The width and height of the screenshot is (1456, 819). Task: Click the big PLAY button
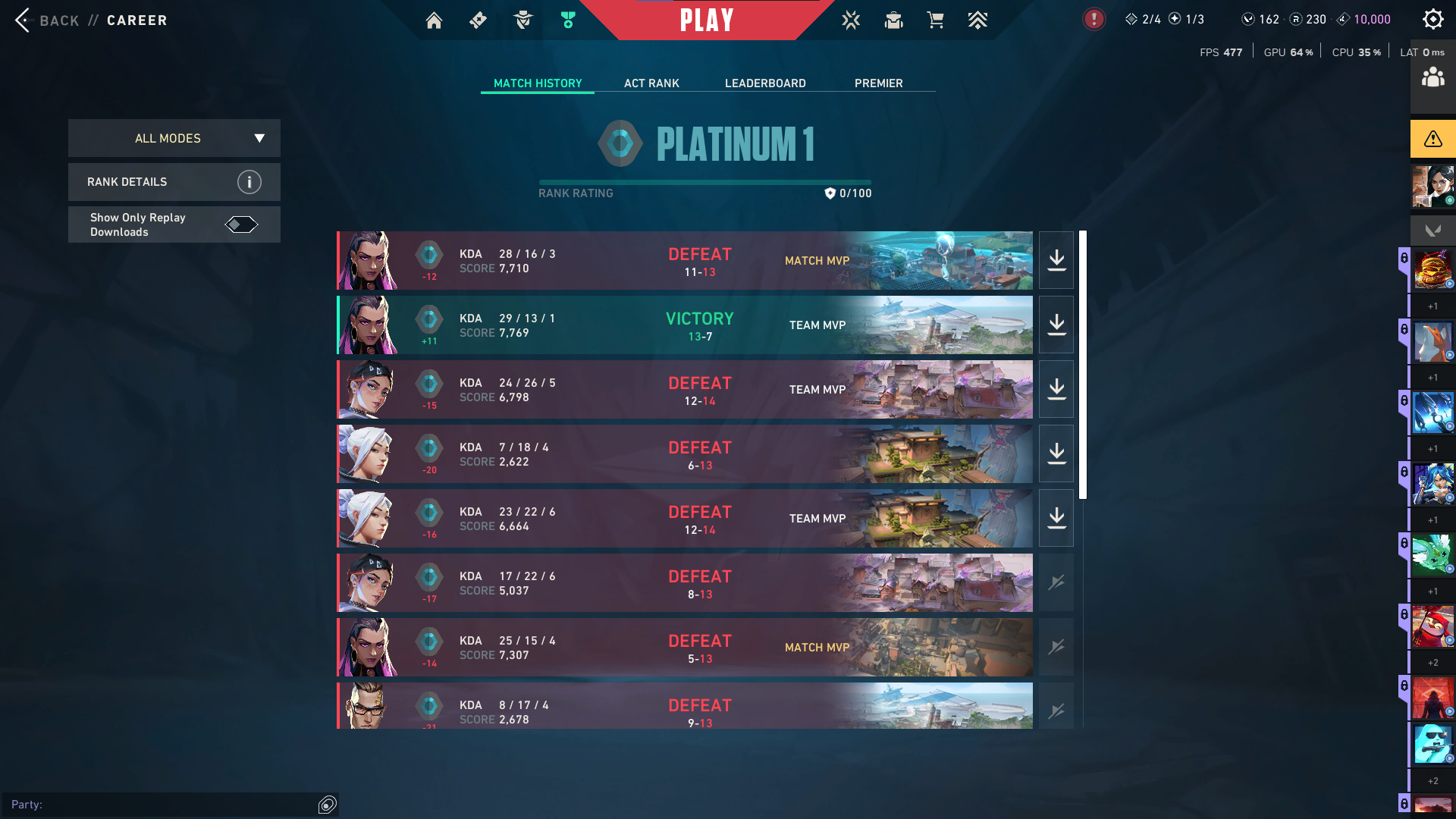point(706,20)
